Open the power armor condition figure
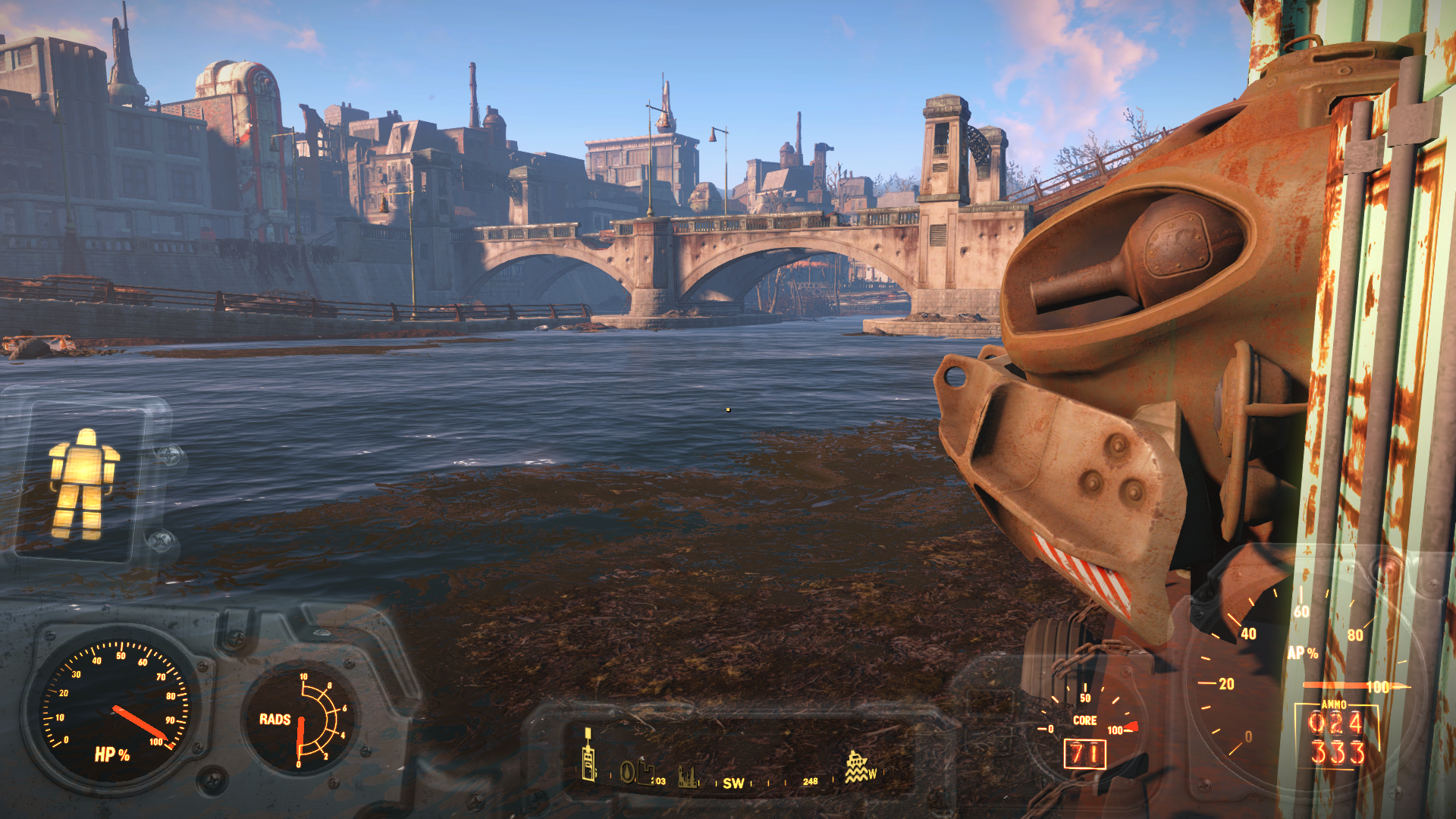Image resolution: width=1456 pixels, height=819 pixels. pyautogui.click(x=83, y=483)
